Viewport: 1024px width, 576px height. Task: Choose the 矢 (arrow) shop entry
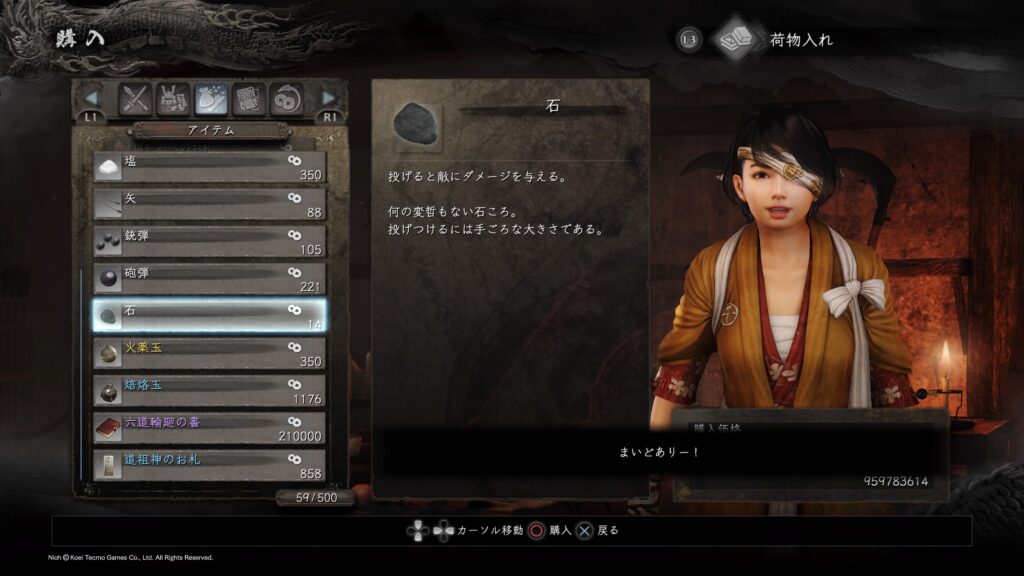(208, 204)
